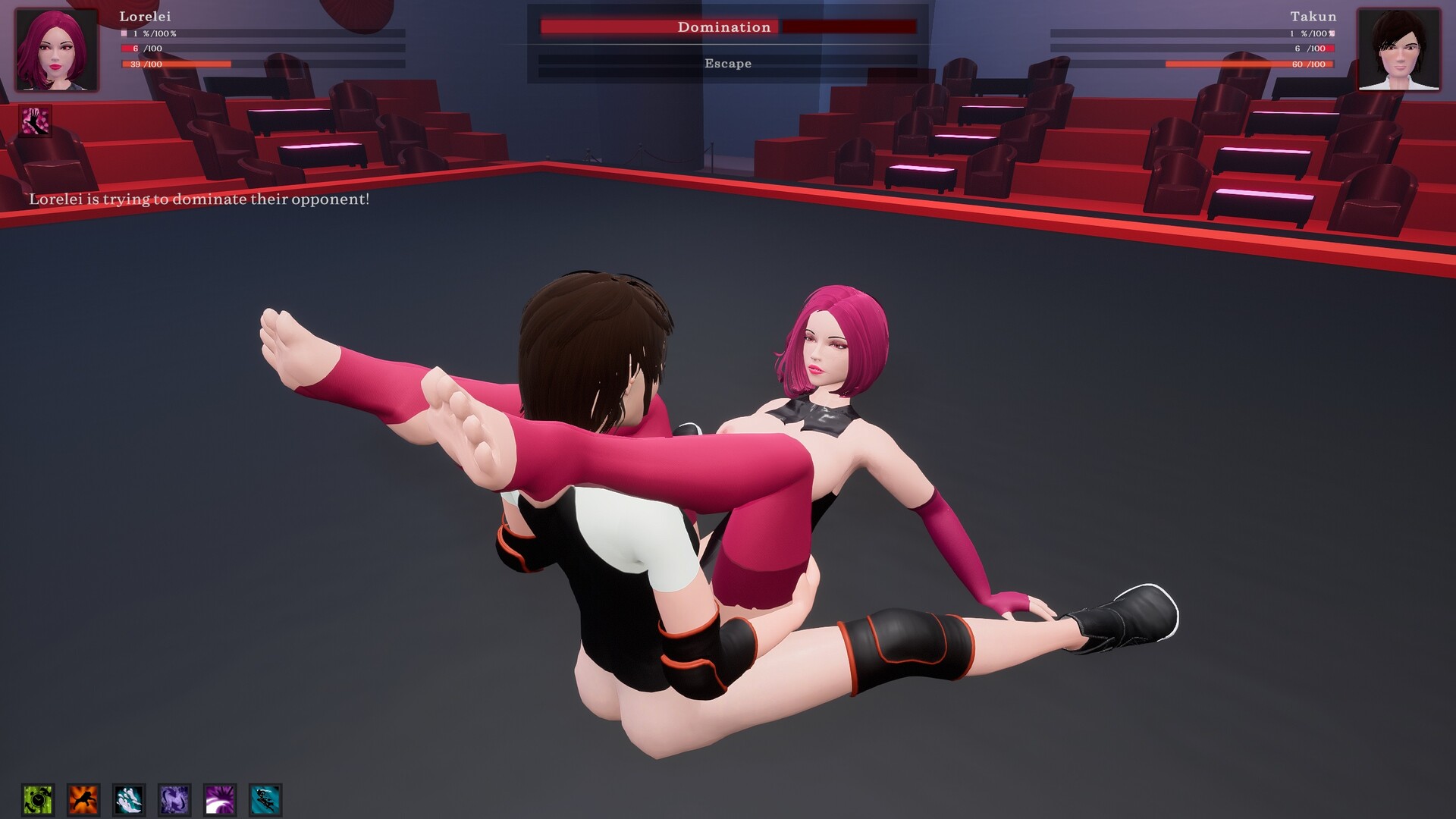This screenshot has width=1456, height=819.
Task: Activate the orange leaping beast ability
Action: coord(82,798)
